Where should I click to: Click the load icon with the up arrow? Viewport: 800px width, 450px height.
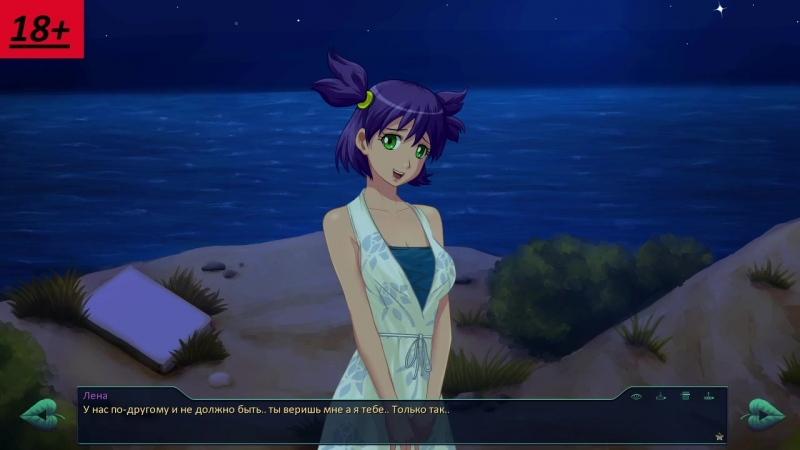pos(709,396)
